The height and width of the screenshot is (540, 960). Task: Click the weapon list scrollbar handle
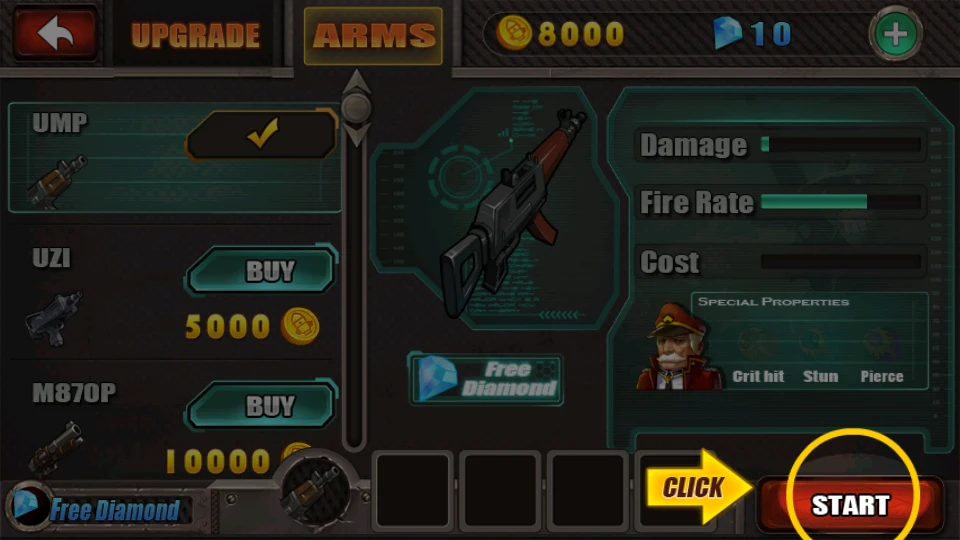tap(356, 106)
